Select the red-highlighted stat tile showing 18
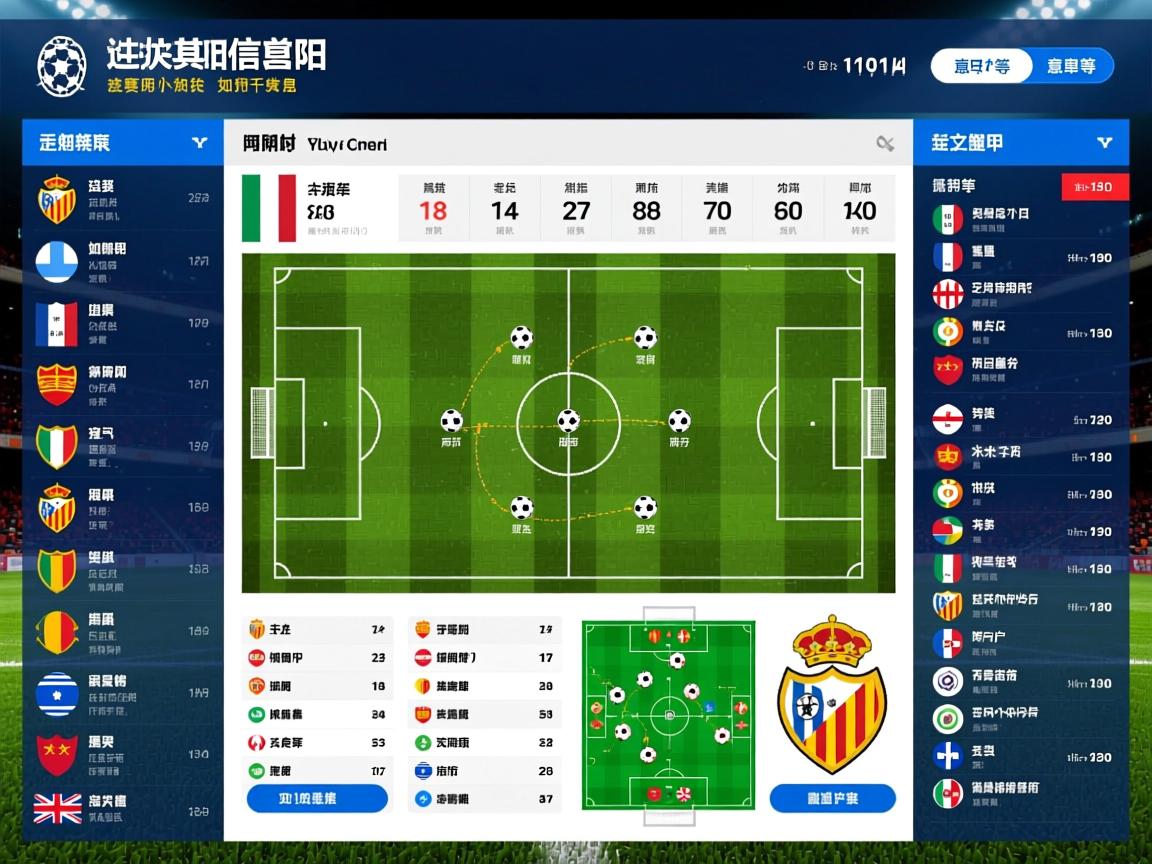This screenshot has height=864, width=1152. [x=433, y=208]
